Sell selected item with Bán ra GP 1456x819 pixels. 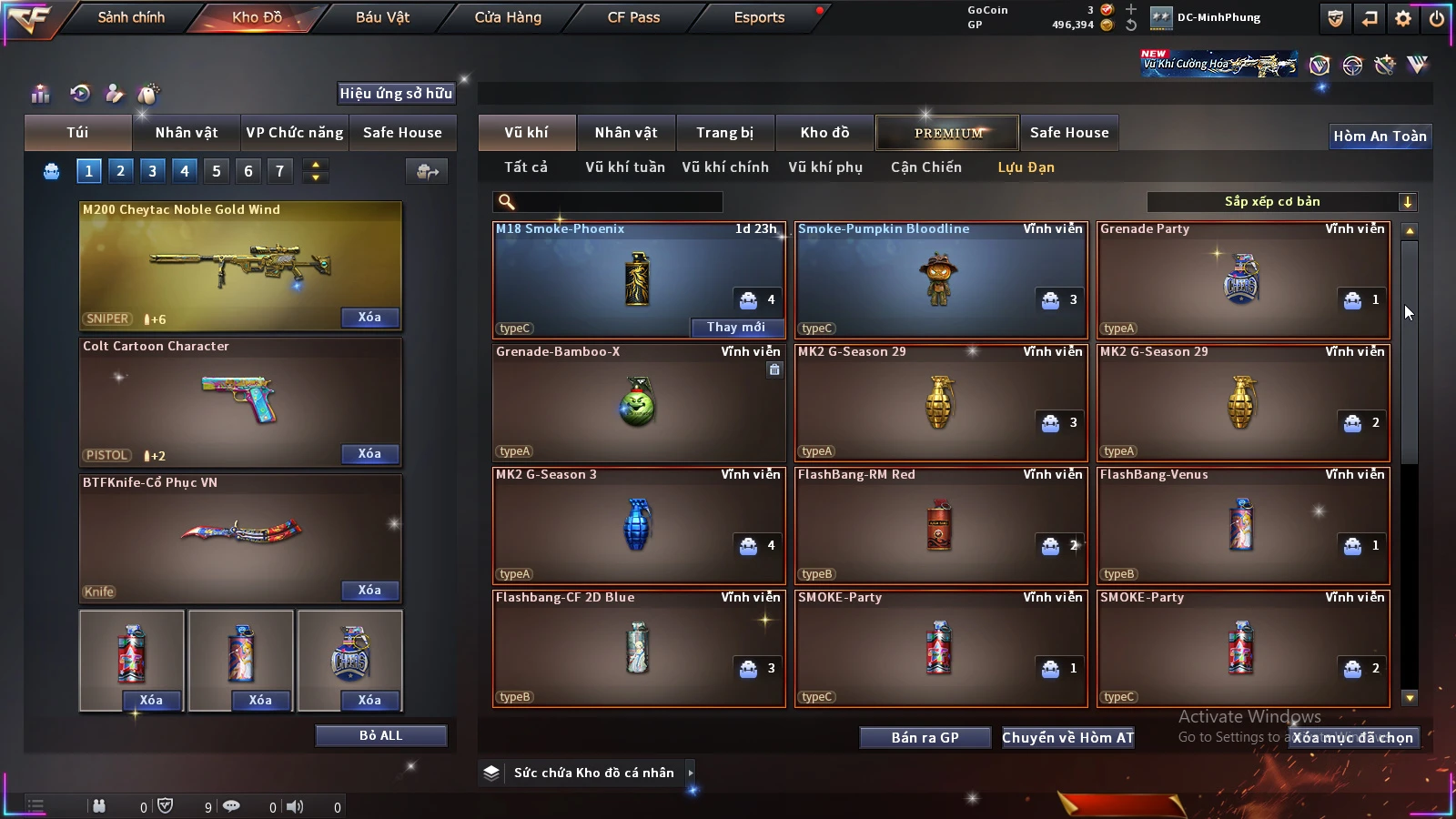click(925, 738)
